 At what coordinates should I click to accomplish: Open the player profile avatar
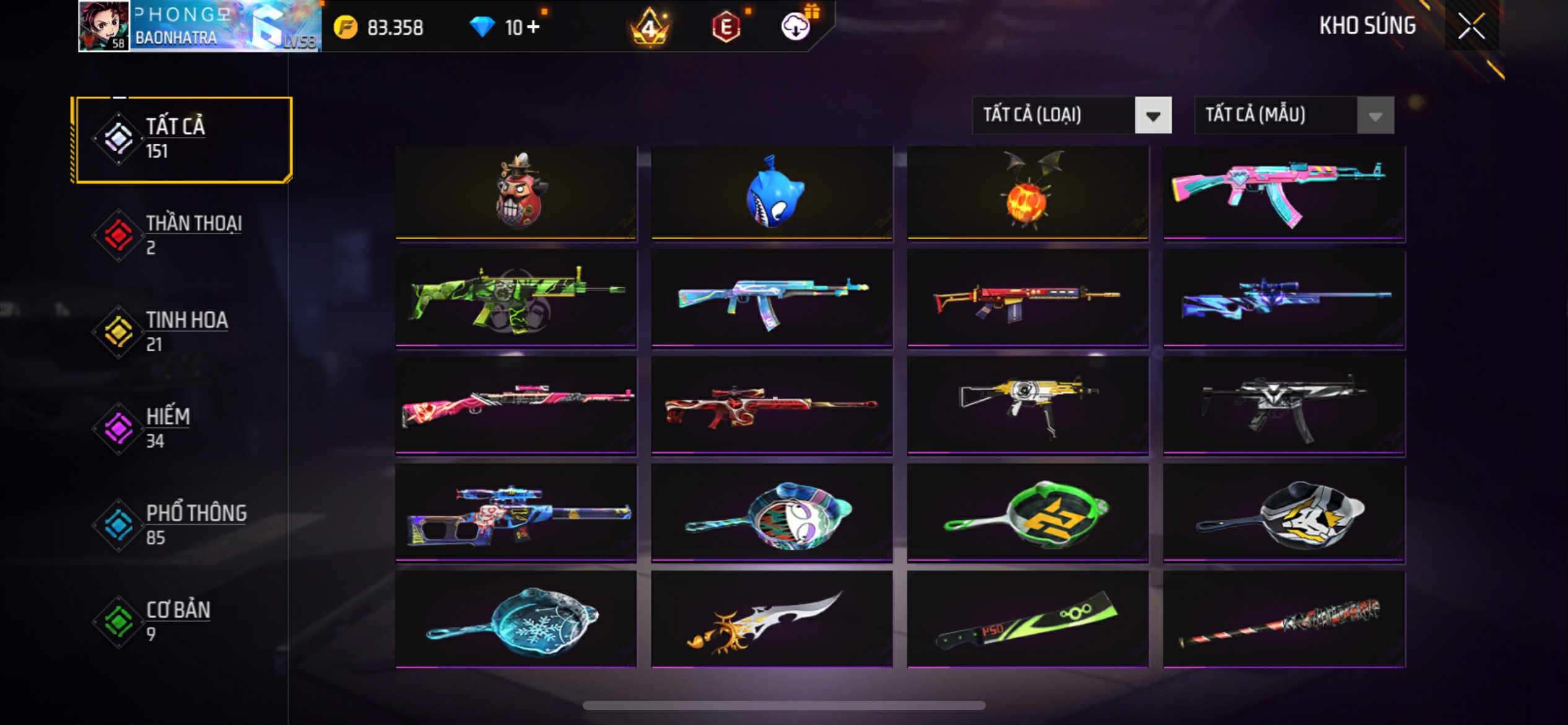click(x=104, y=26)
